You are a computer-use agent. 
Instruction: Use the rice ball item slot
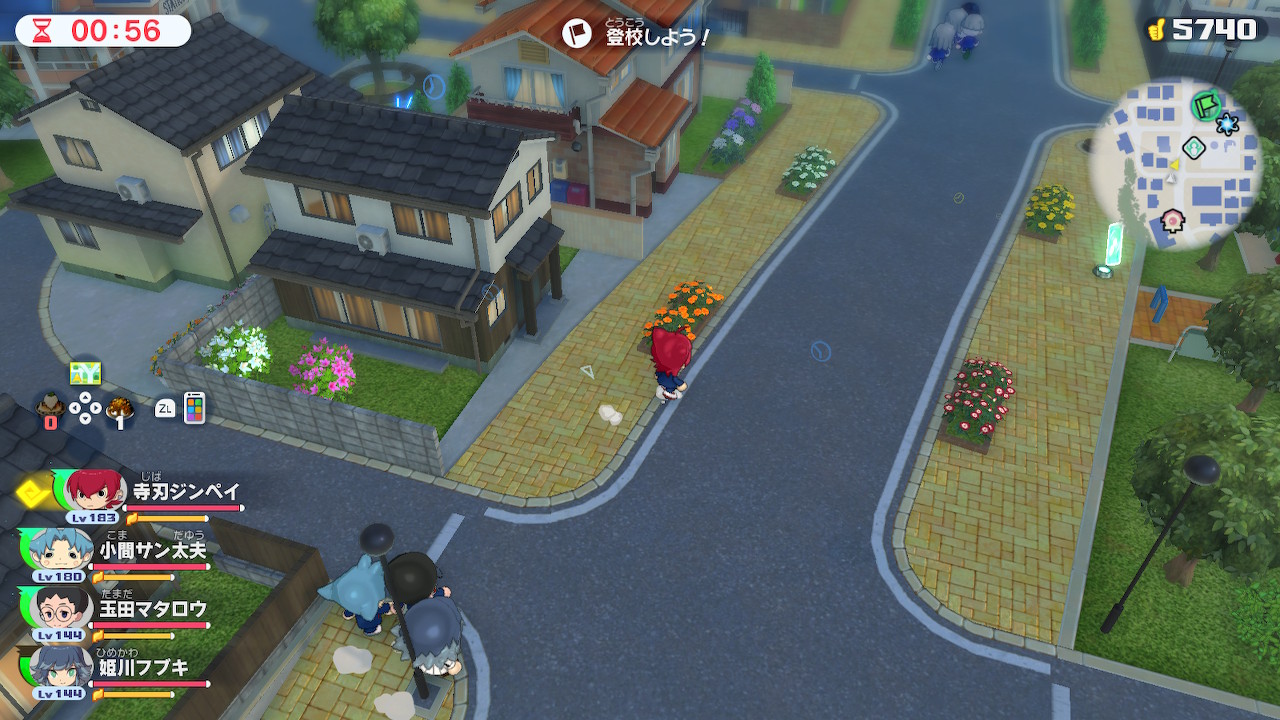(48, 407)
